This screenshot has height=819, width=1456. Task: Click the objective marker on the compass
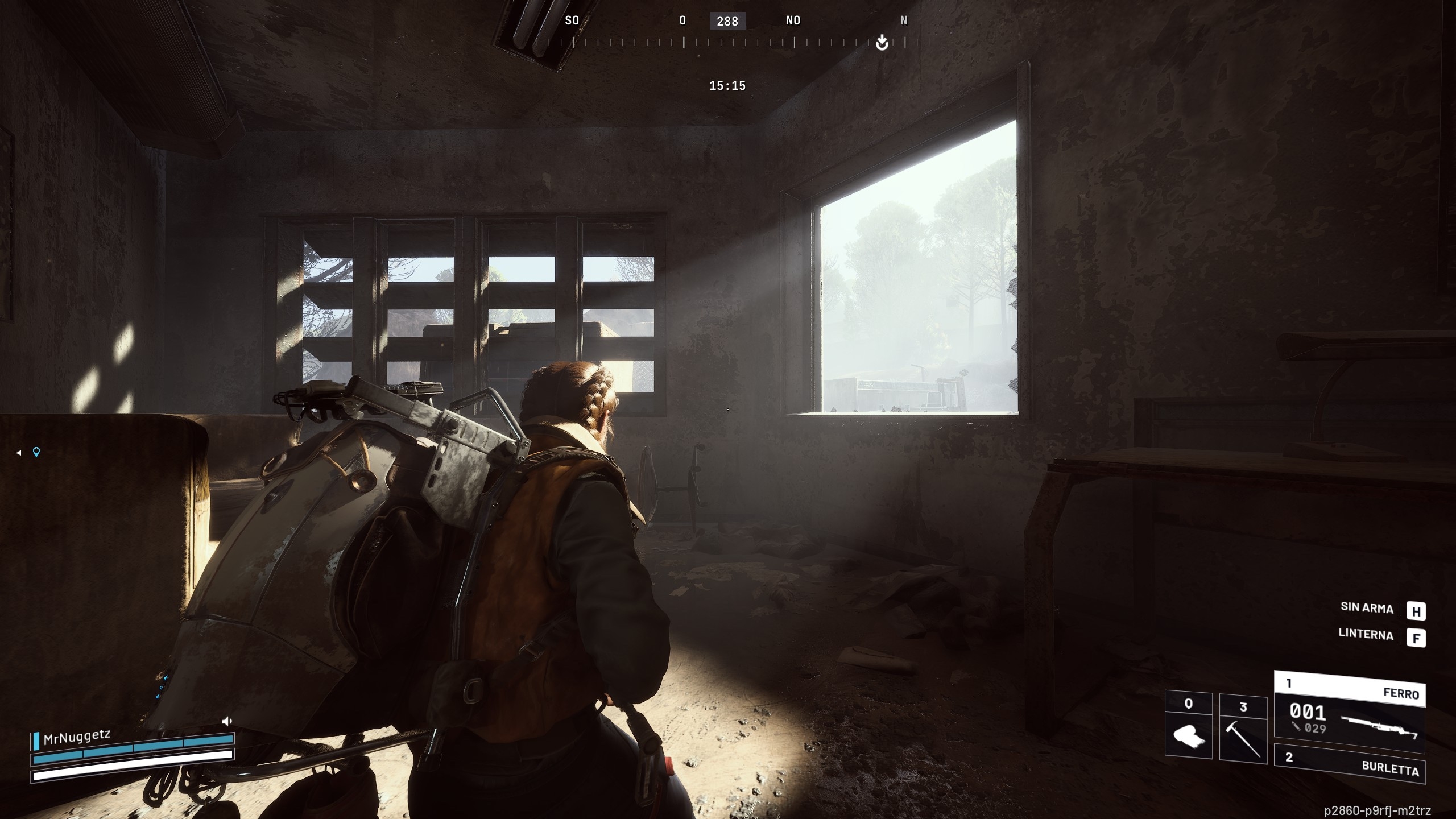pos(882,42)
